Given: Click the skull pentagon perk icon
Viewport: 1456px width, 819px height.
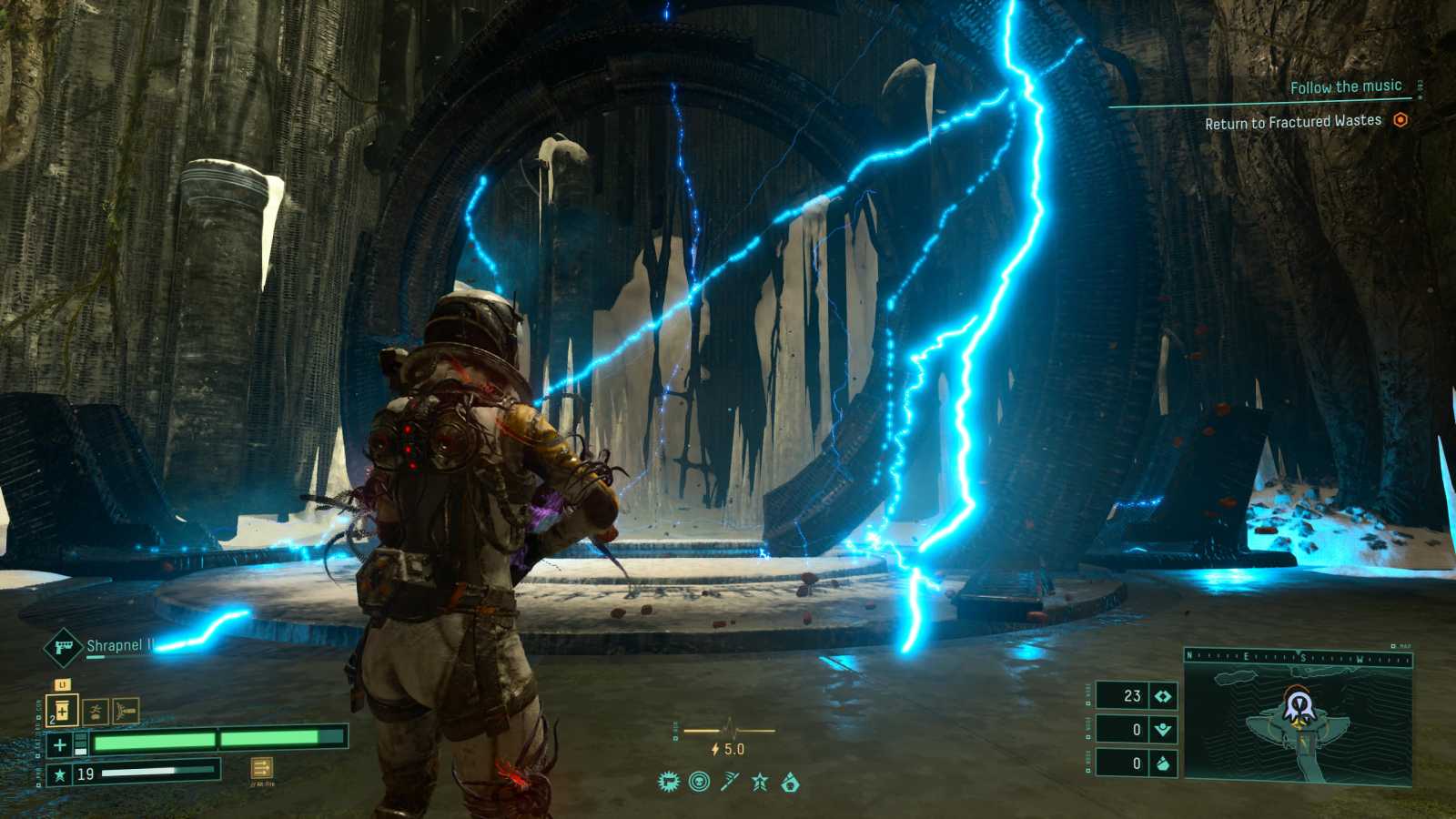Looking at the screenshot, I should pos(790,782).
